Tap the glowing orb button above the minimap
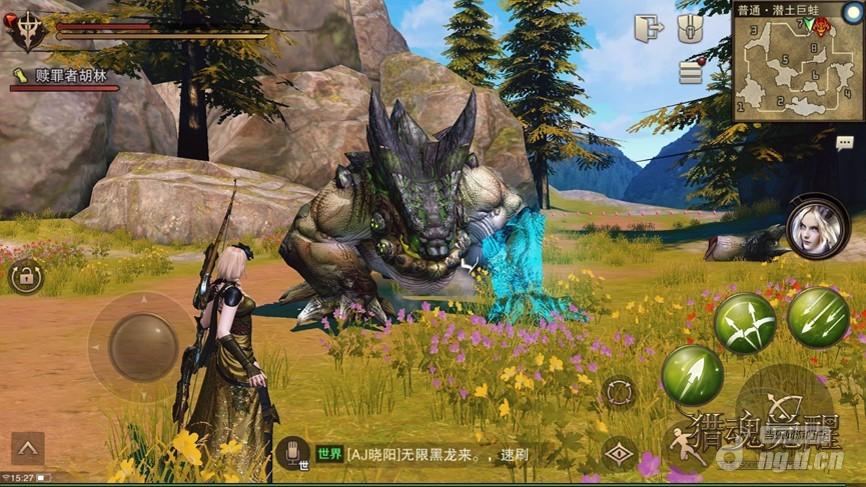 point(852,11)
